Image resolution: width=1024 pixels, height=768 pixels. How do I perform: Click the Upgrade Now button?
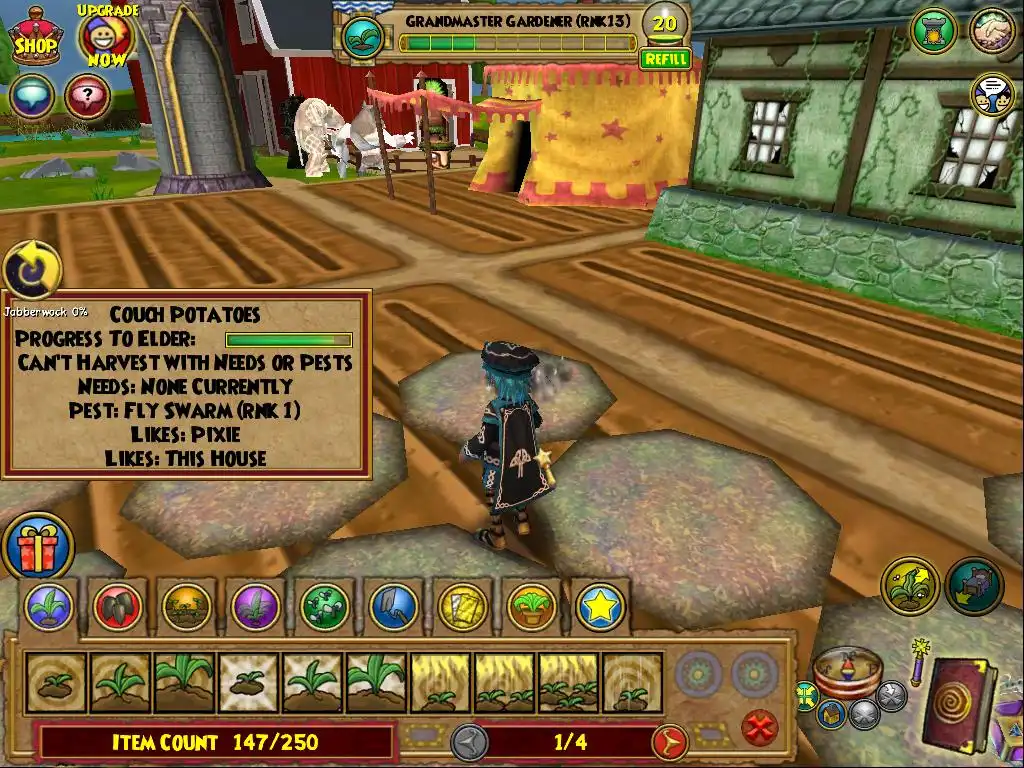[105, 37]
